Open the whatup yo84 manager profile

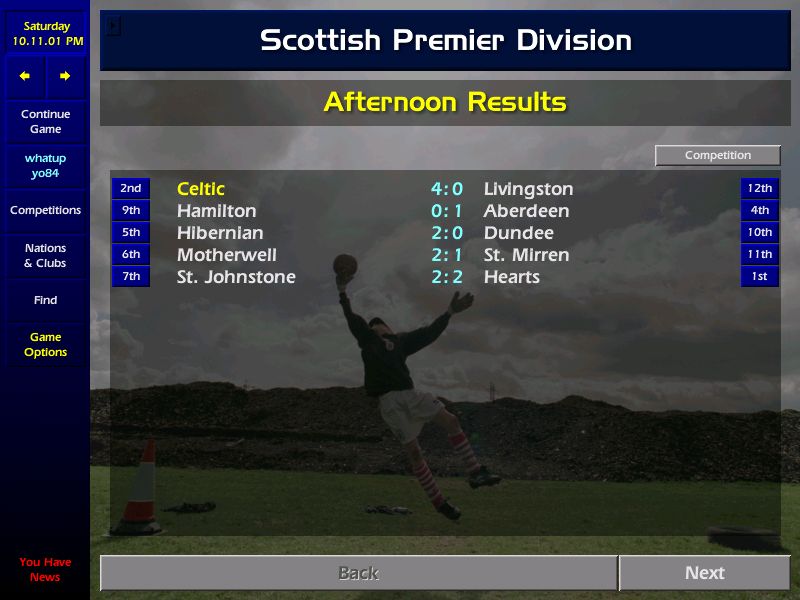pos(45,166)
